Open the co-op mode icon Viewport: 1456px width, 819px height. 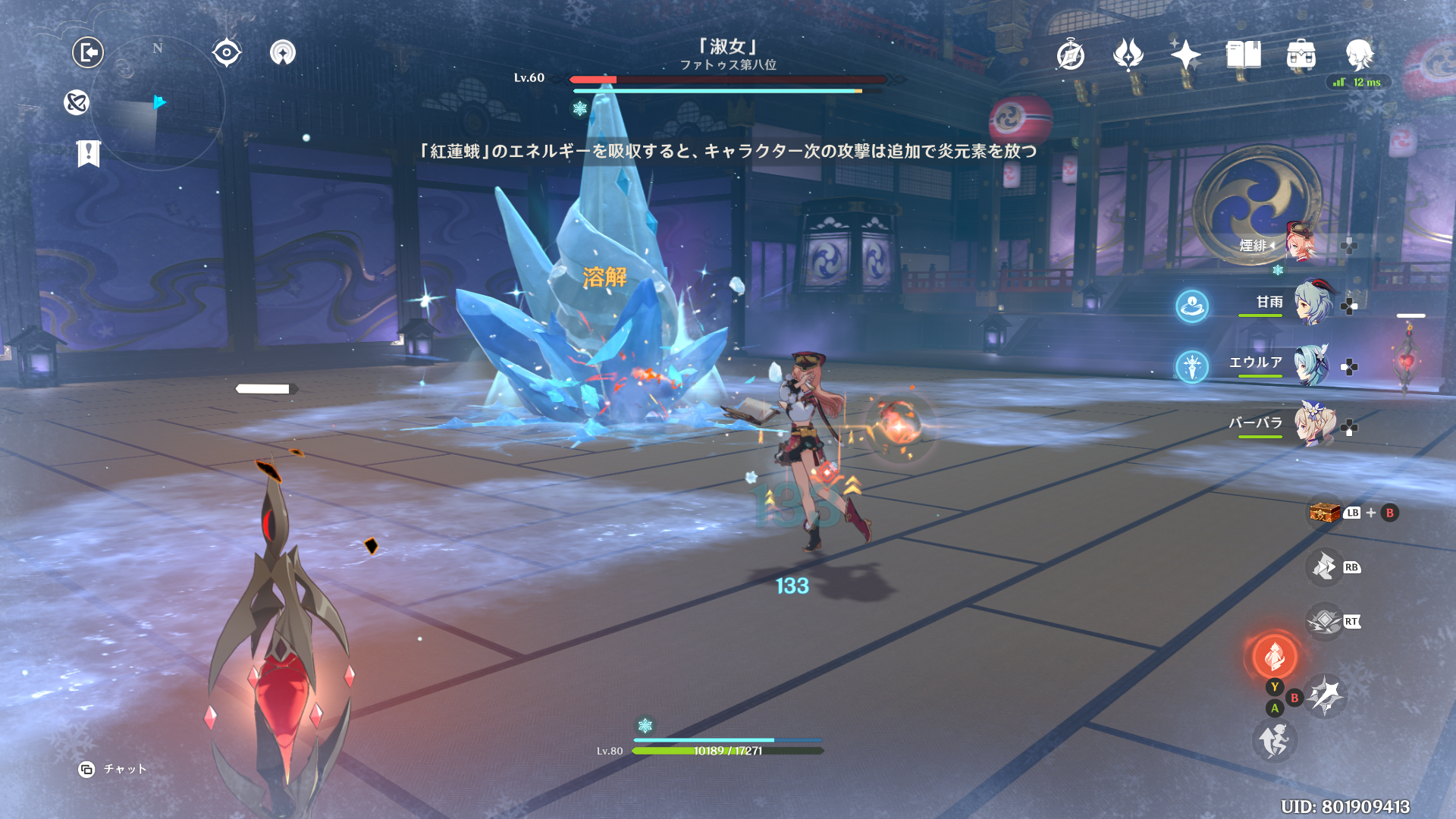pyautogui.click(x=283, y=52)
